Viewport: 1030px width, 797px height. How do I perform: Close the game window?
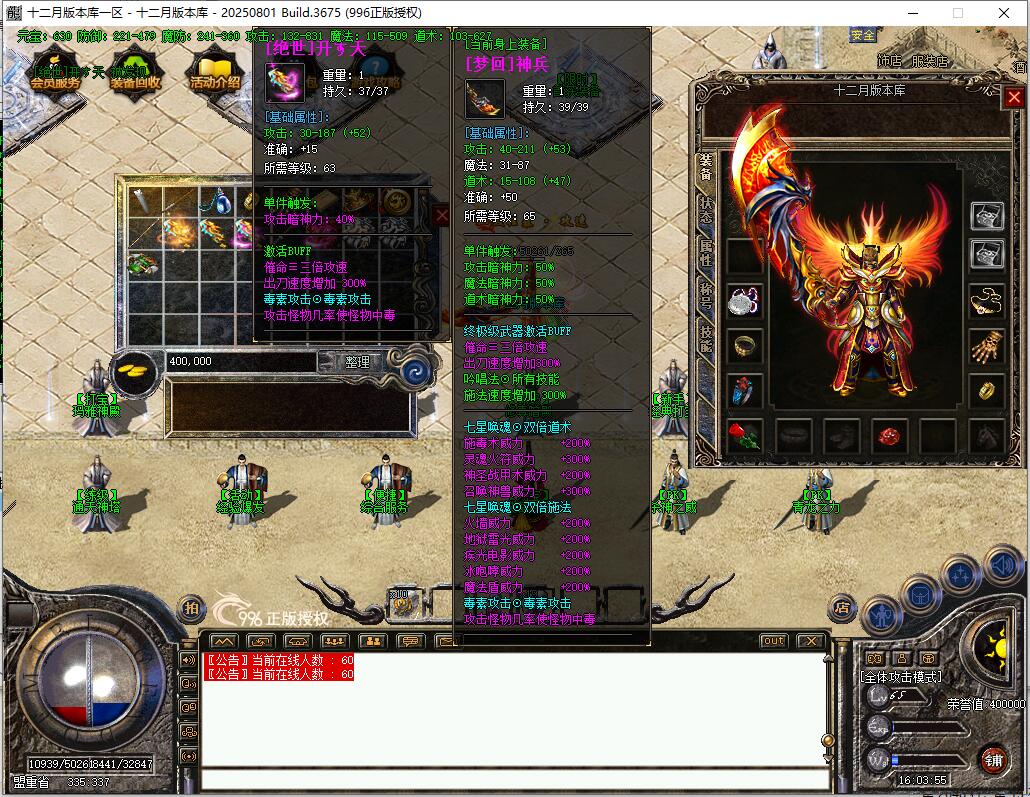(1004, 12)
